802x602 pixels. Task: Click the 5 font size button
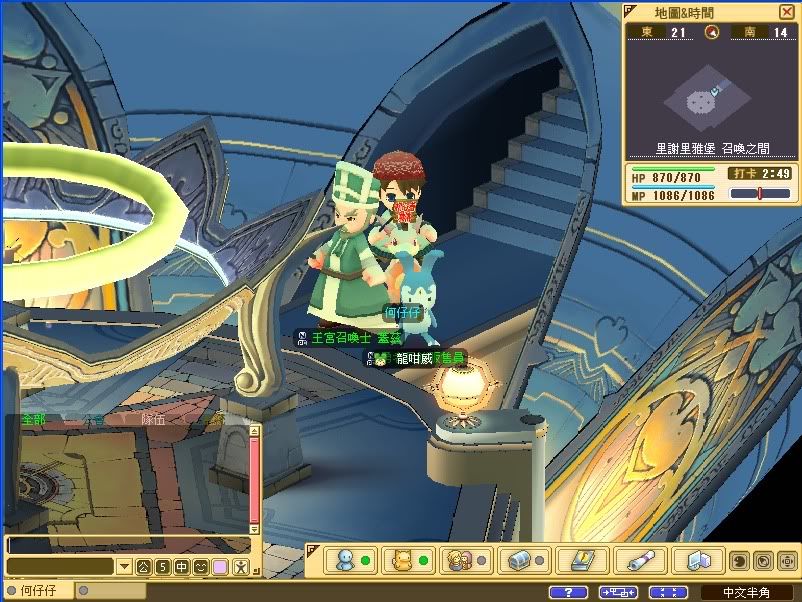[x=163, y=567]
